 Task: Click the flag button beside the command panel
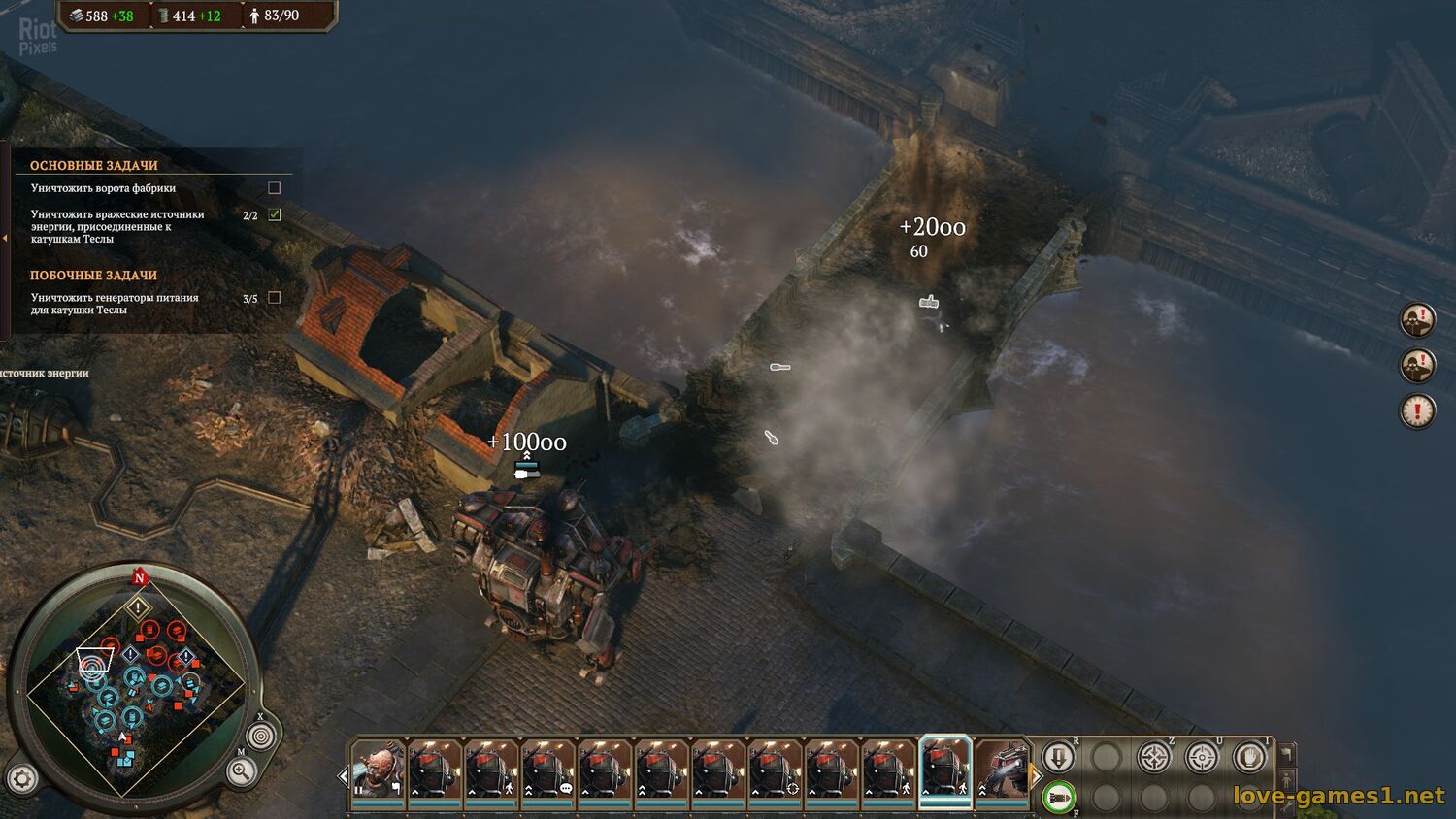[1287, 753]
